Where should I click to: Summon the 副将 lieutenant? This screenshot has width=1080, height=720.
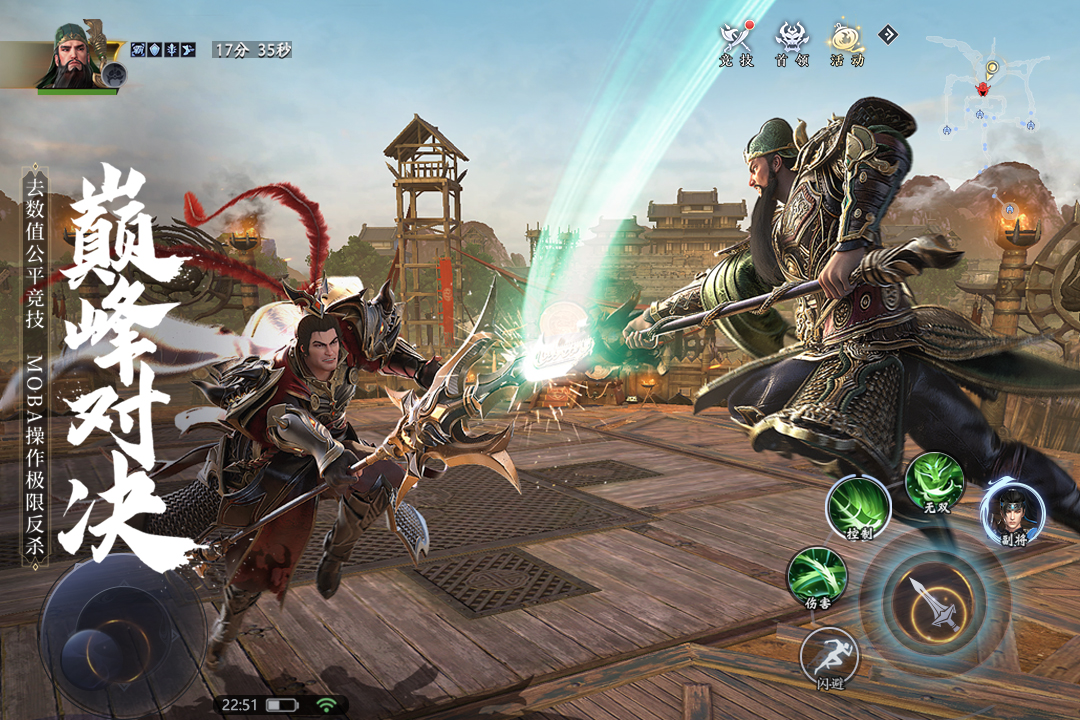[x=1012, y=513]
